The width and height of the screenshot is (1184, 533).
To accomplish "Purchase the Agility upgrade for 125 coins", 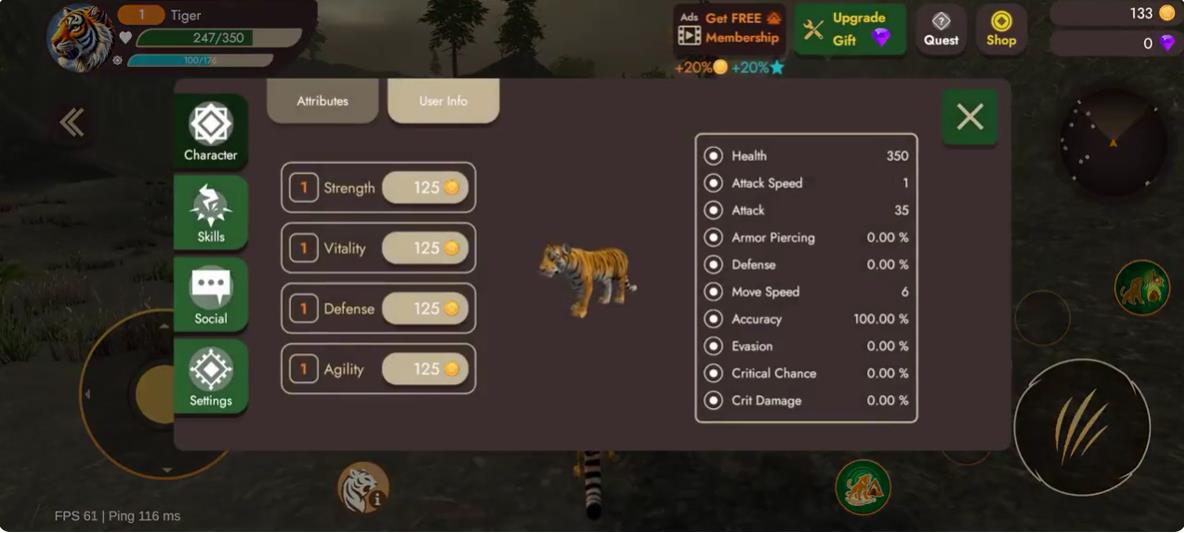I will 425,369.
